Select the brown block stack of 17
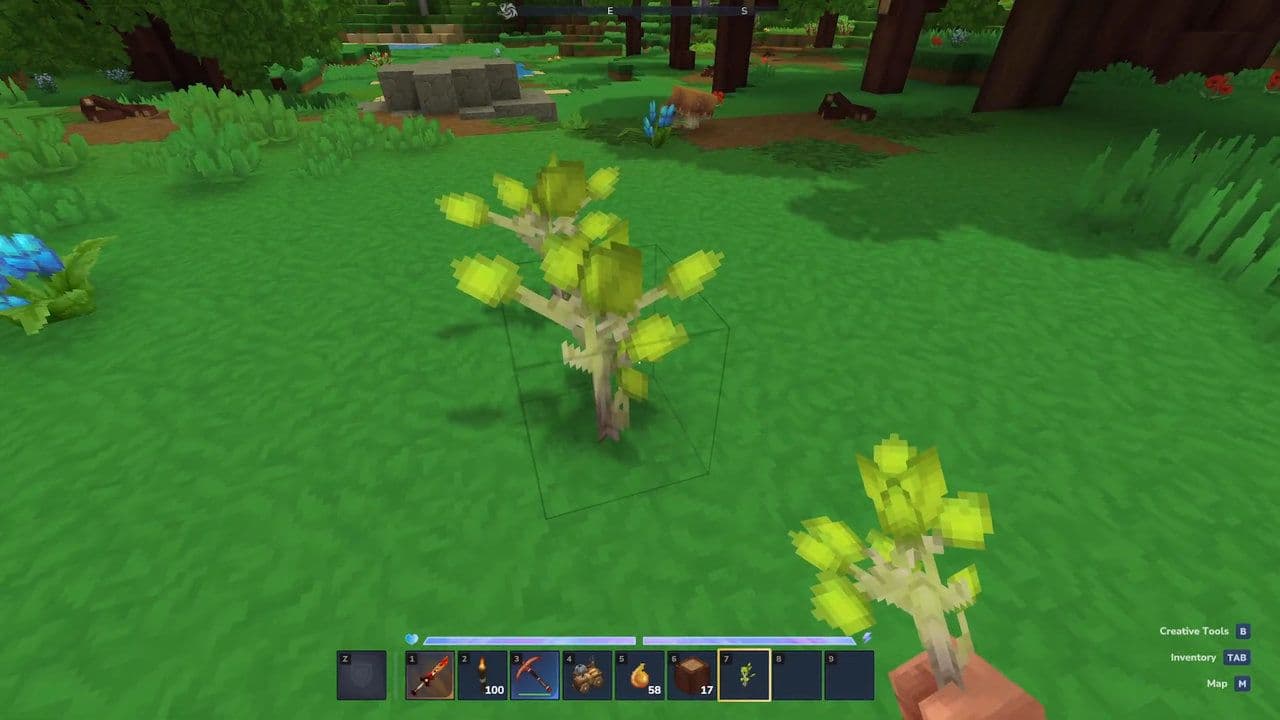Viewport: 1280px width, 720px height. click(692, 675)
